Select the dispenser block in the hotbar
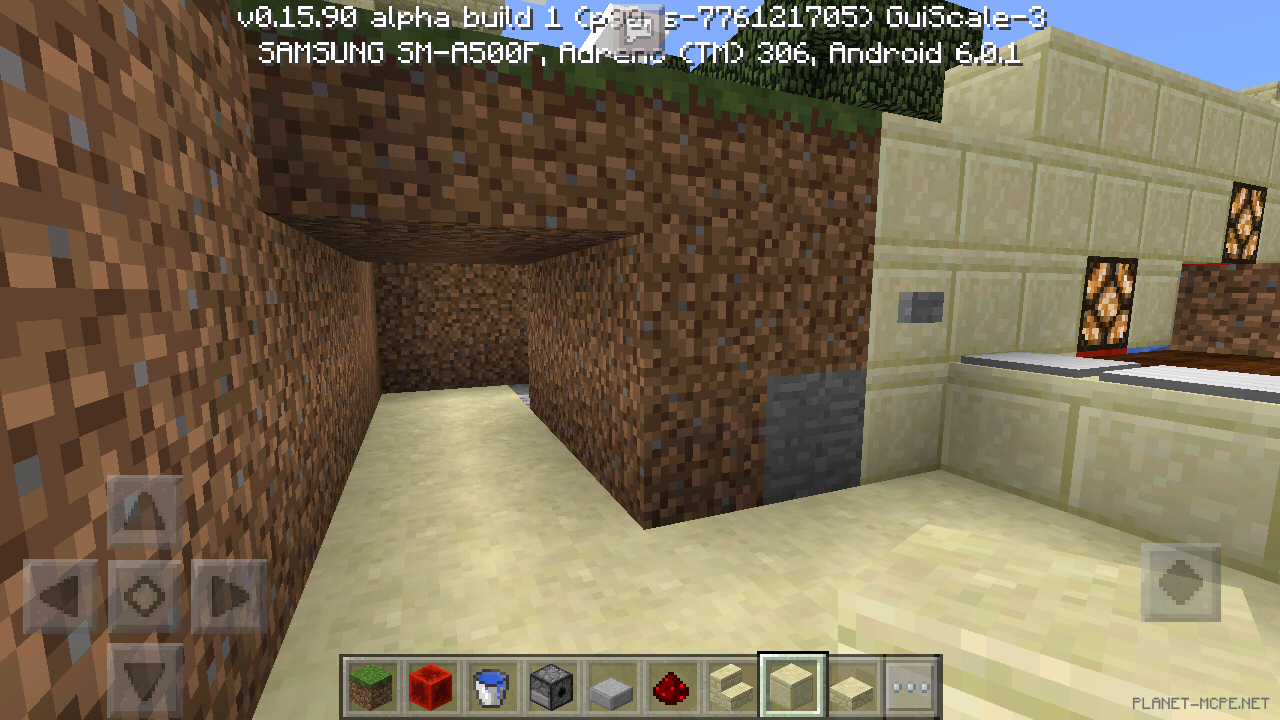Viewport: 1280px width, 720px height. (x=551, y=687)
